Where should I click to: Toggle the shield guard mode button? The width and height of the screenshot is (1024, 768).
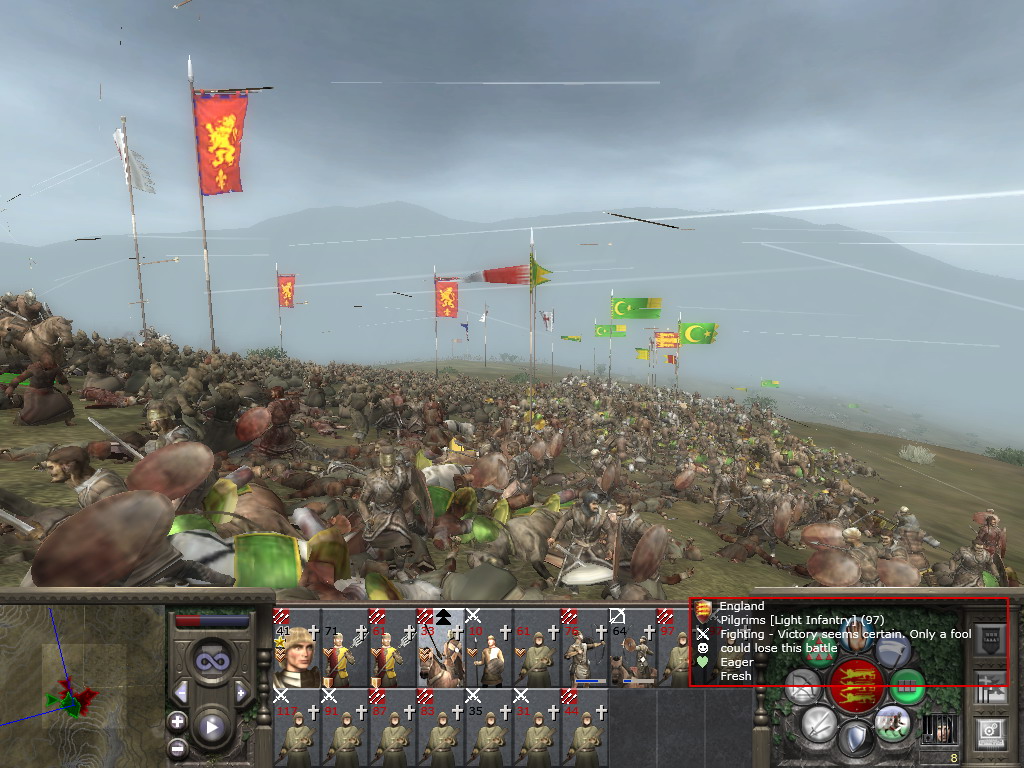tap(856, 740)
